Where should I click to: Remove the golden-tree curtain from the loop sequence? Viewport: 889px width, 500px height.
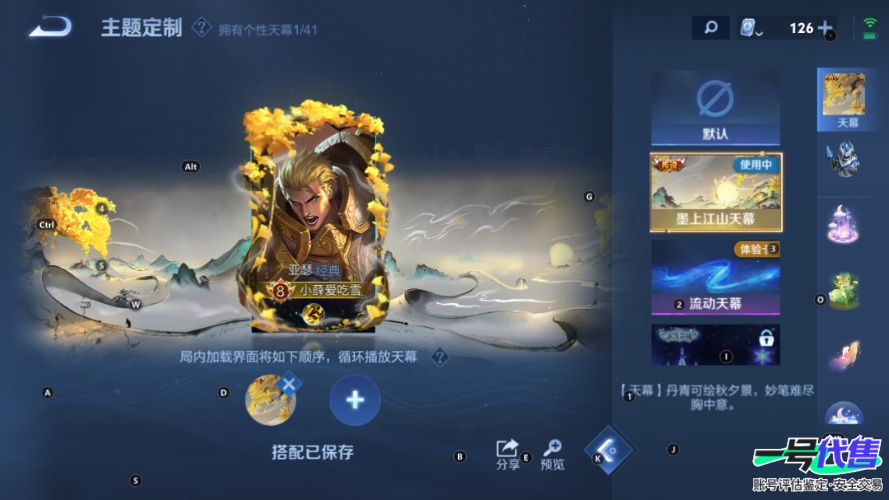click(x=288, y=383)
